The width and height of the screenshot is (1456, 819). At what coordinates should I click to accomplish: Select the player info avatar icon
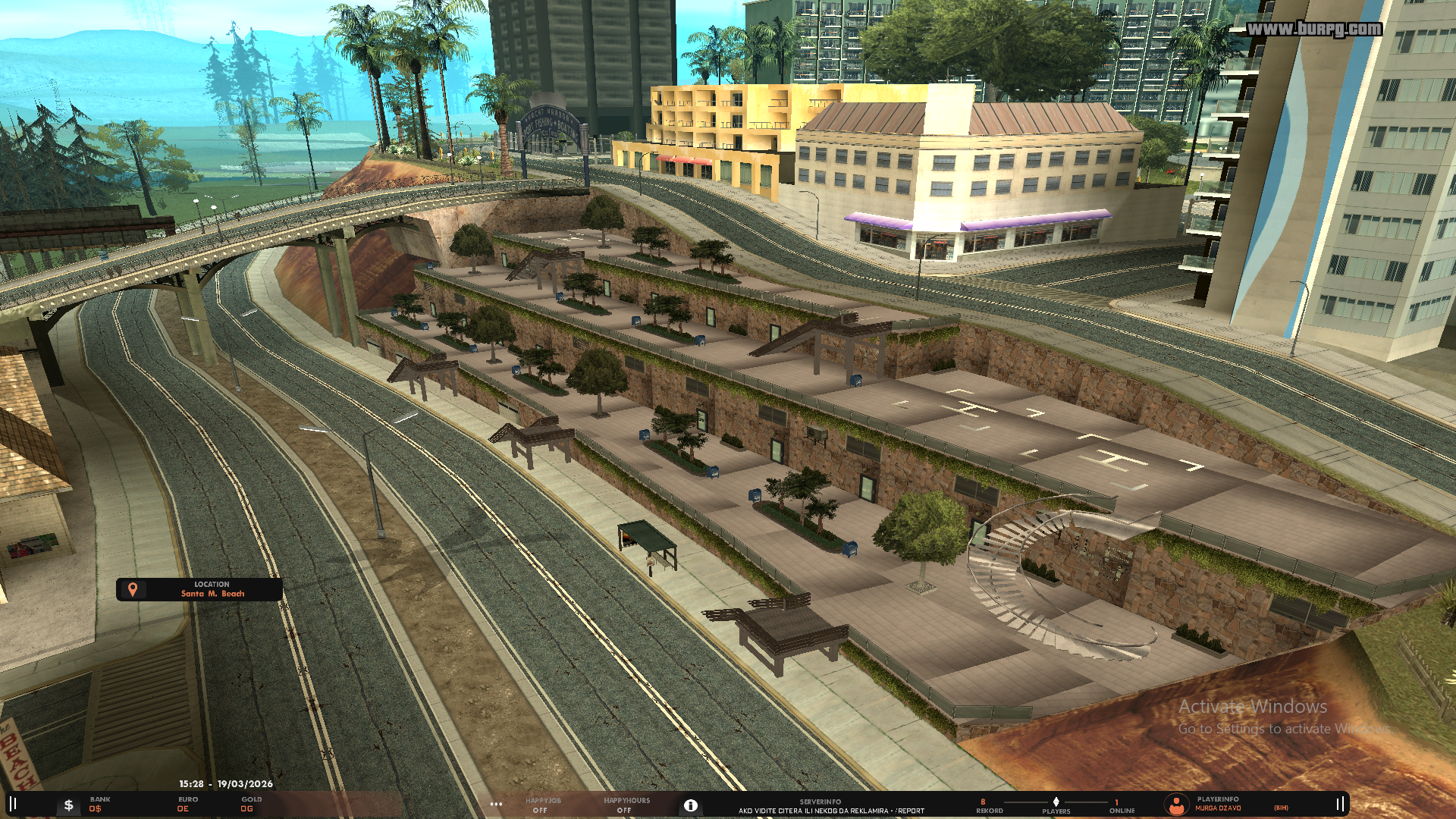(x=1176, y=804)
